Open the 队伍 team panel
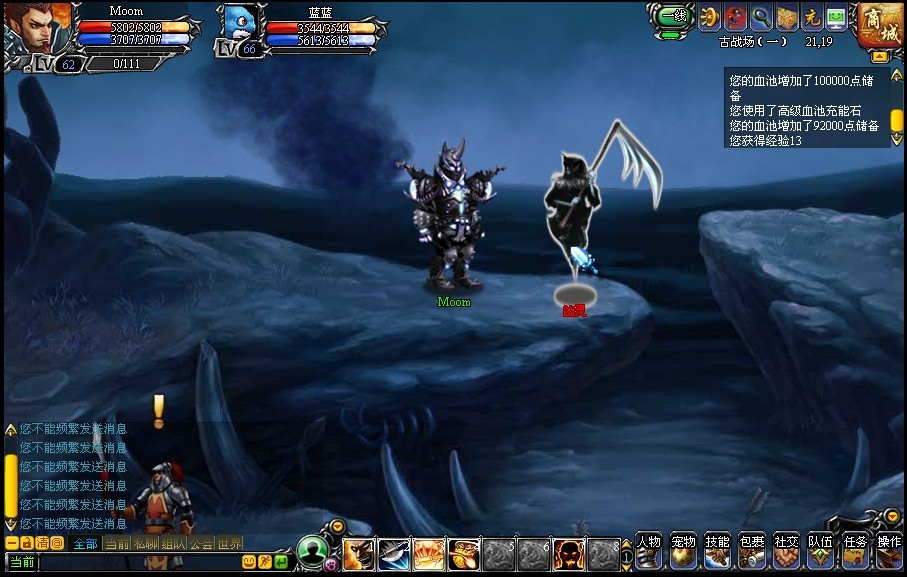The width and height of the screenshot is (907, 577). (x=820, y=549)
